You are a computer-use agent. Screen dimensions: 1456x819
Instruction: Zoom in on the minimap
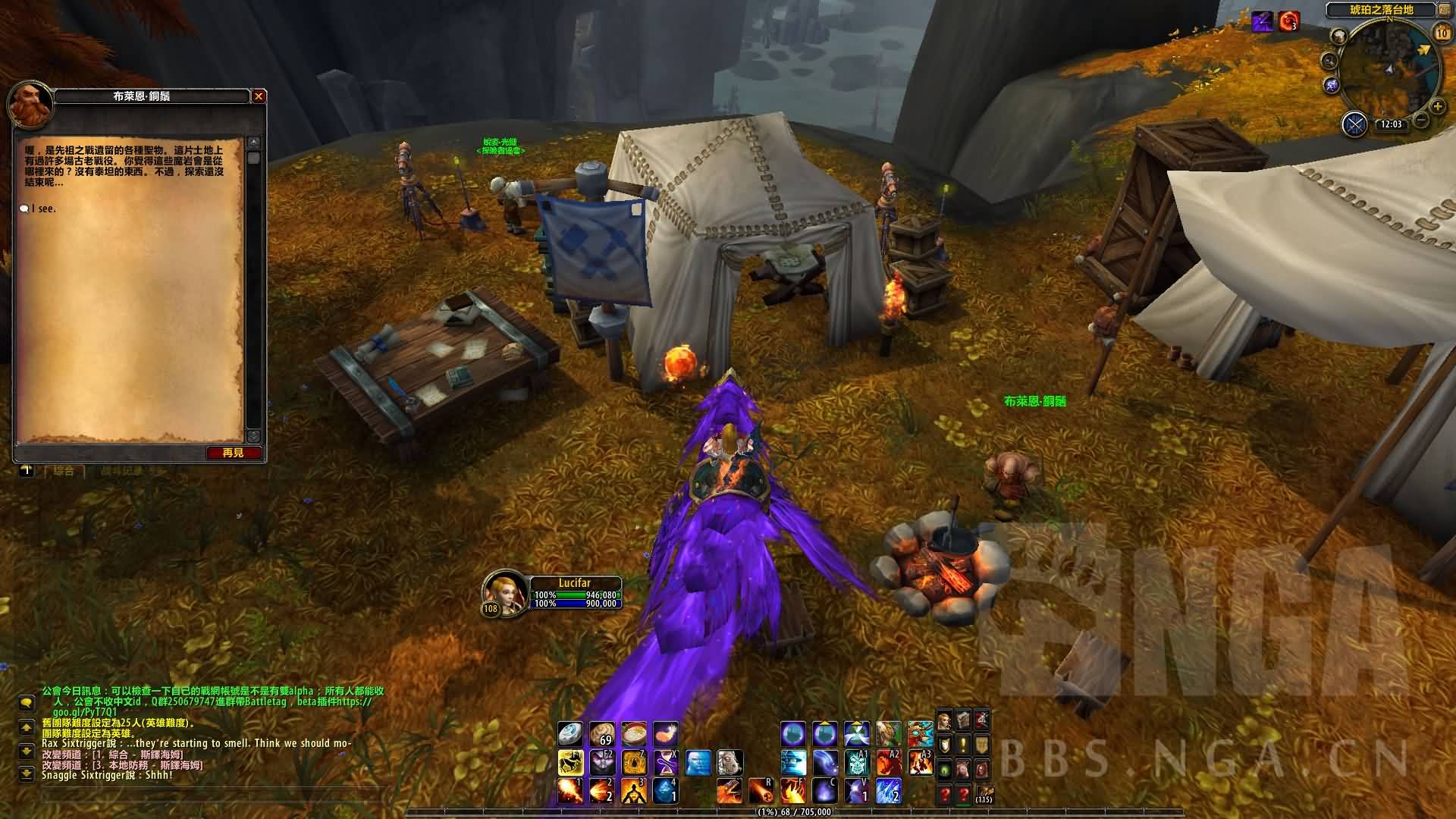(1437, 107)
